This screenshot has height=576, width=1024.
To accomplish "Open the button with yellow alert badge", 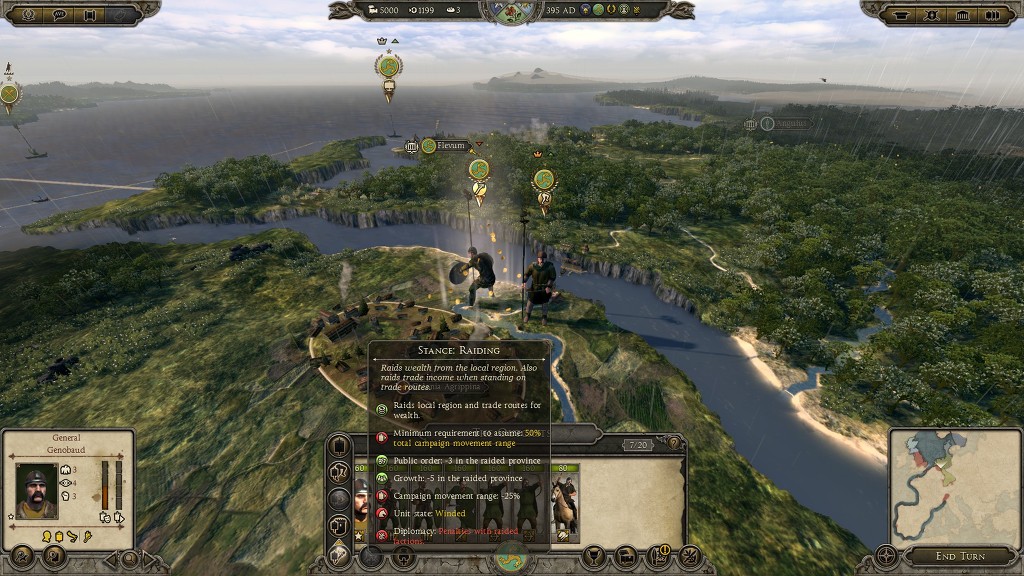I will (x=659, y=555).
